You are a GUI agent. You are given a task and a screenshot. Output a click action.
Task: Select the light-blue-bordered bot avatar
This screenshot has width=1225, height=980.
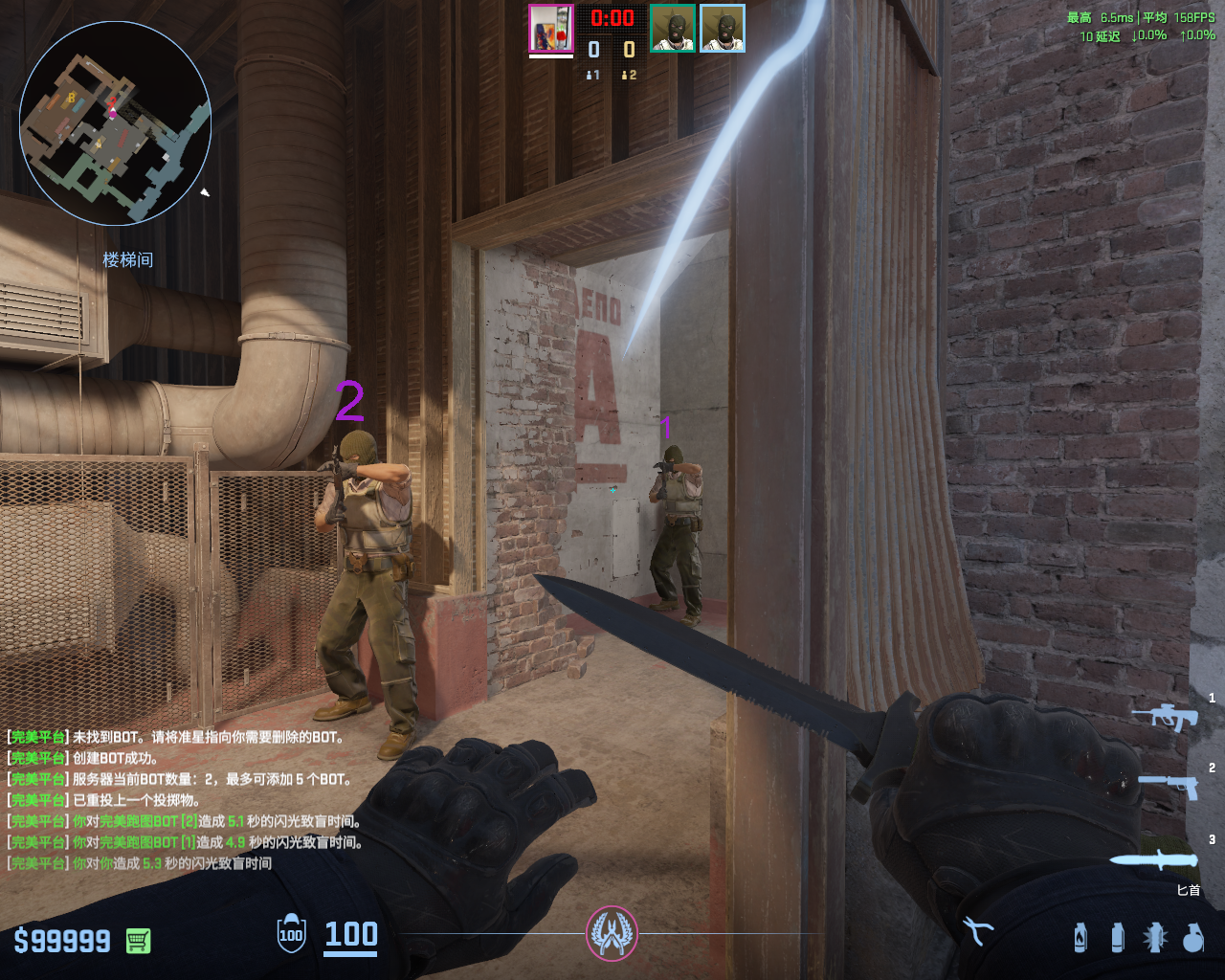(x=723, y=29)
